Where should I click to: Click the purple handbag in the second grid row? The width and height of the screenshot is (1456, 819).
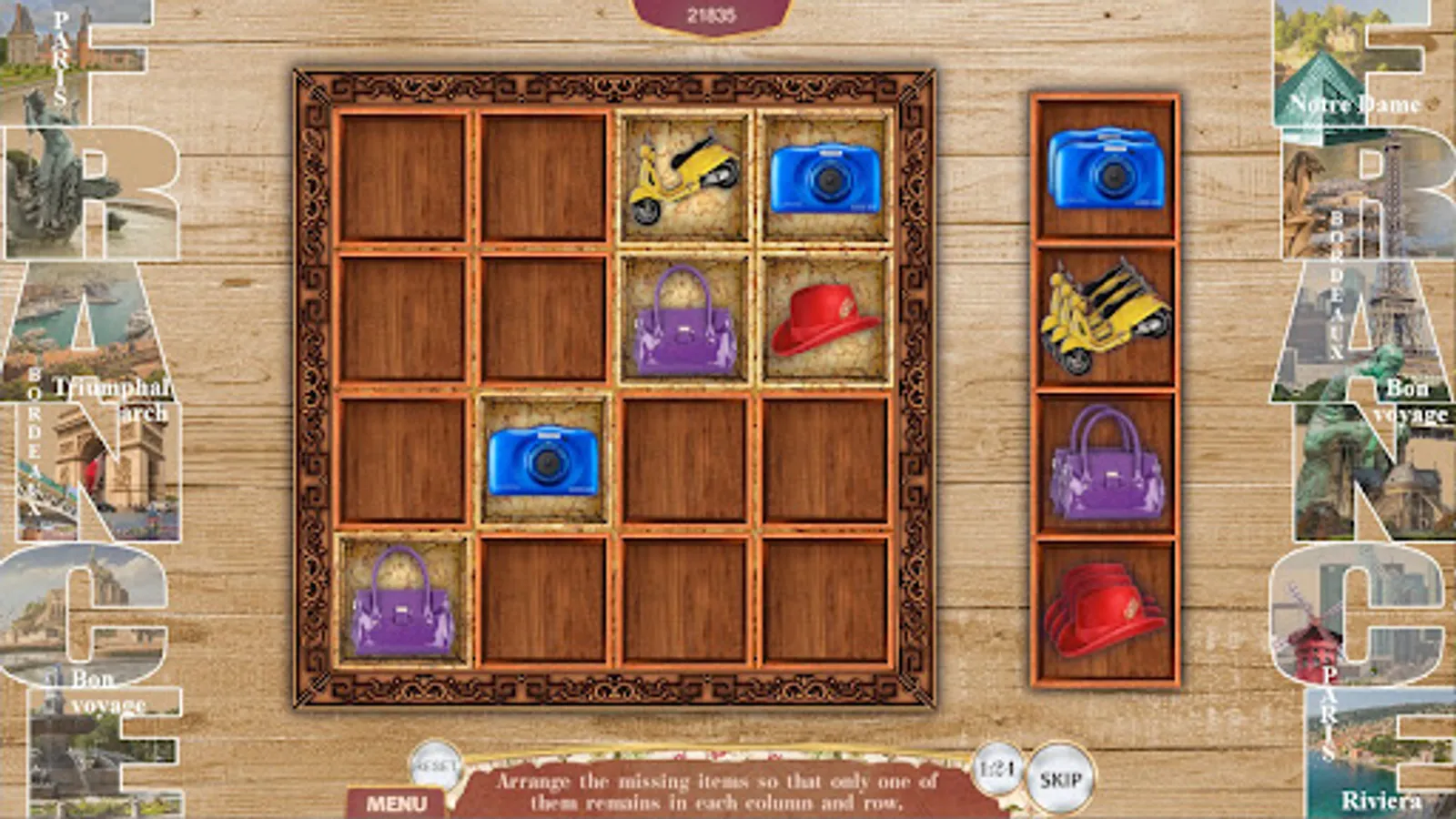pyautogui.click(x=682, y=323)
